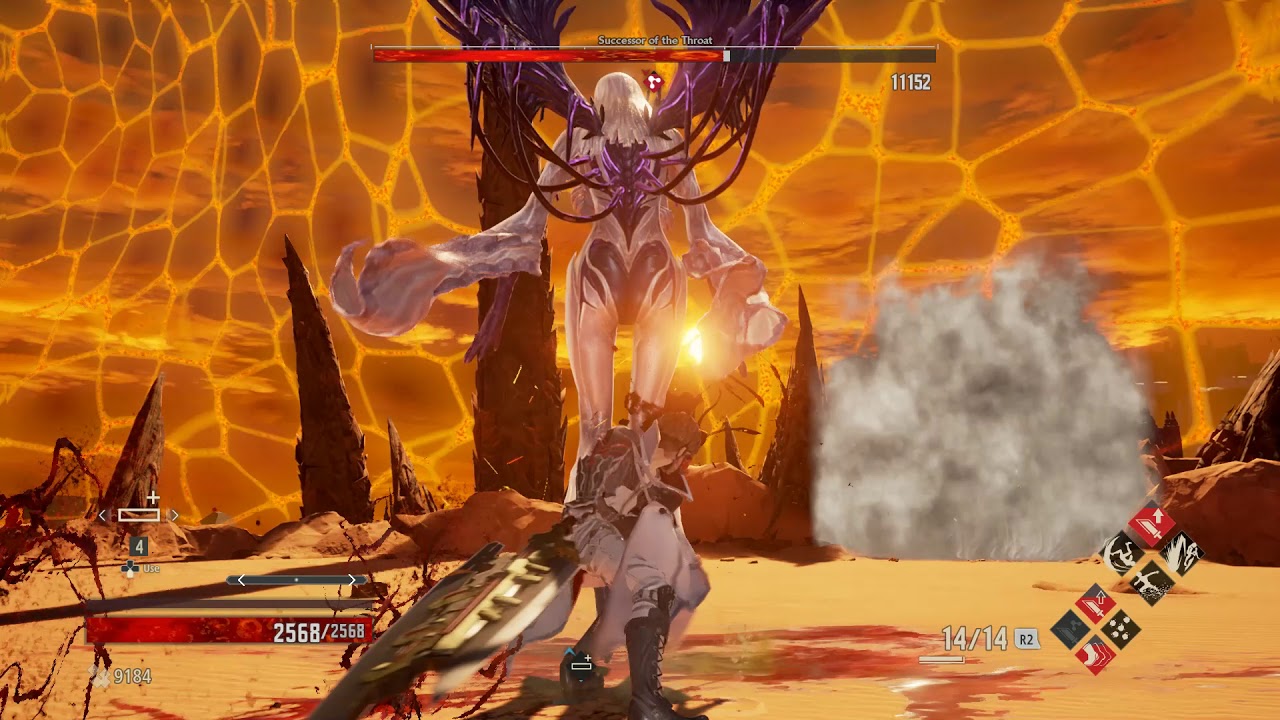Activate the five-dot cluster gift icon

pyautogui.click(x=1122, y=629)
